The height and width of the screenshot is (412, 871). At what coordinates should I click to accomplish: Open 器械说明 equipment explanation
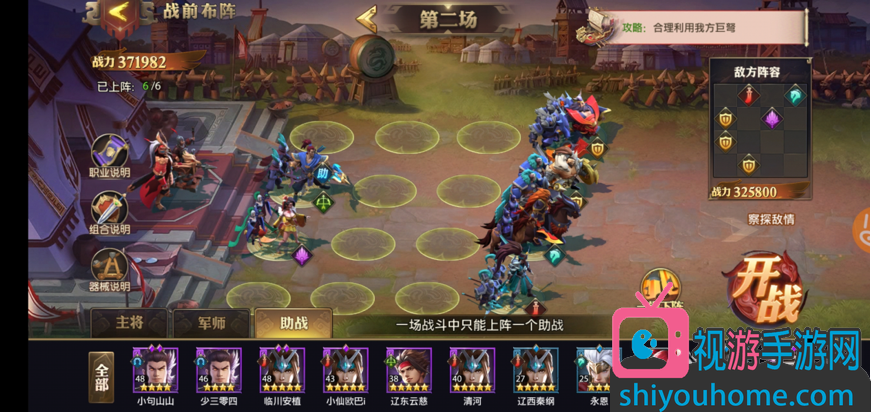coord(110,270)
